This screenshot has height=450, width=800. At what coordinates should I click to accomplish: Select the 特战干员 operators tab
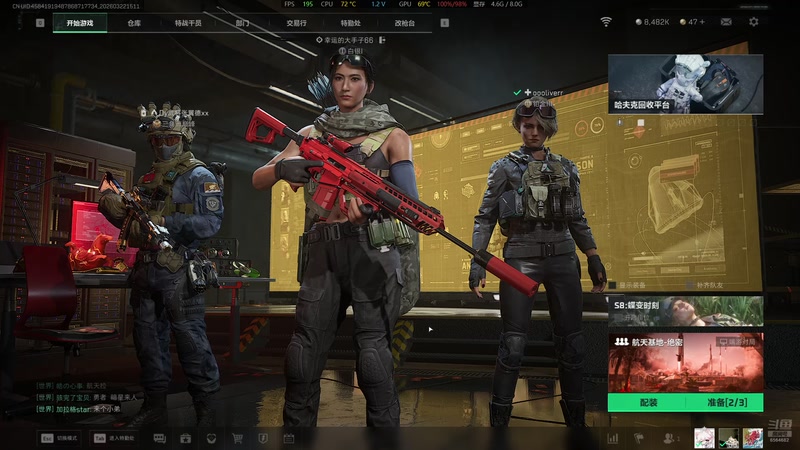[187, 22]
